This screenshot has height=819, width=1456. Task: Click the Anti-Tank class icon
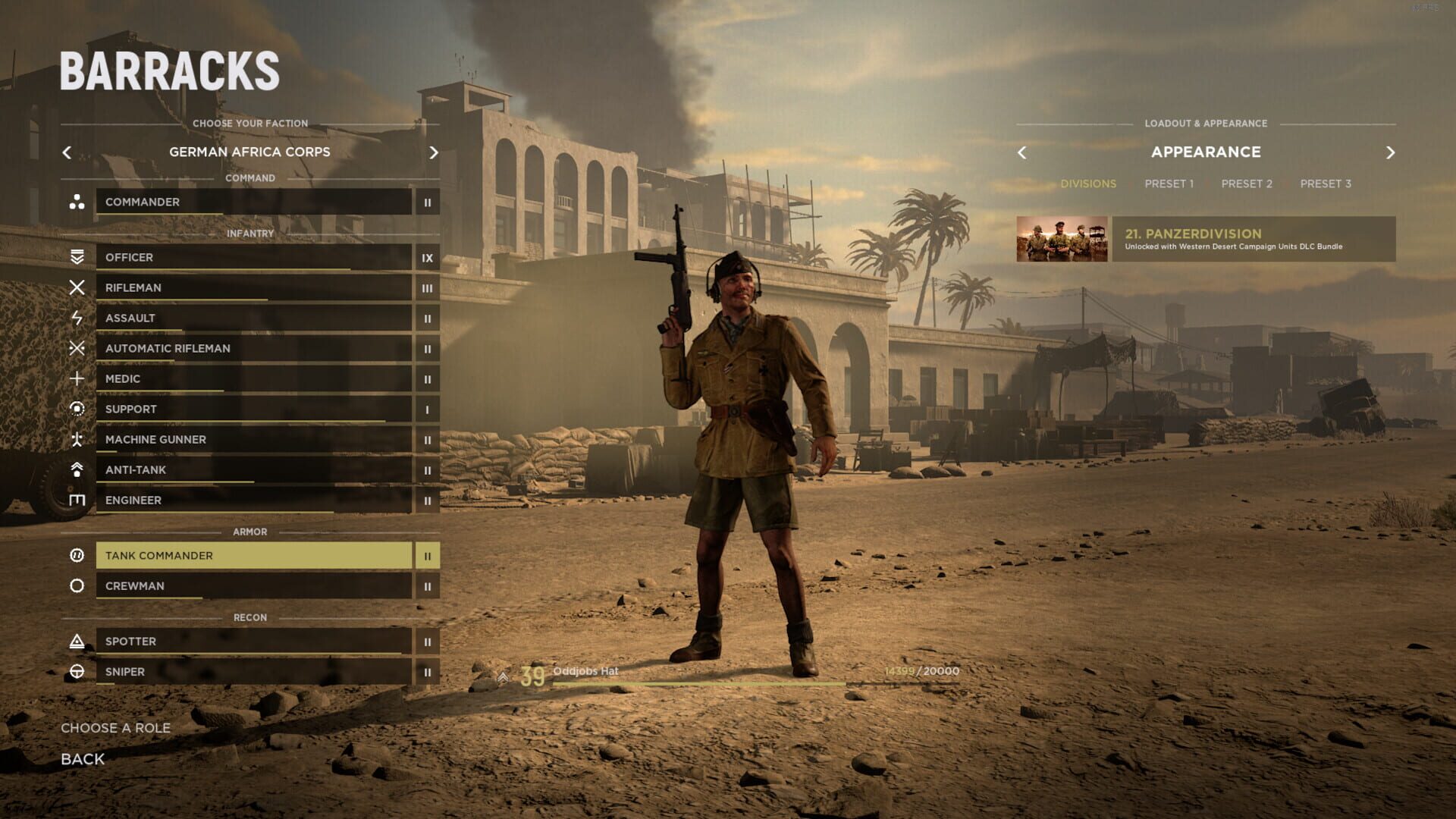pos(78,469)
